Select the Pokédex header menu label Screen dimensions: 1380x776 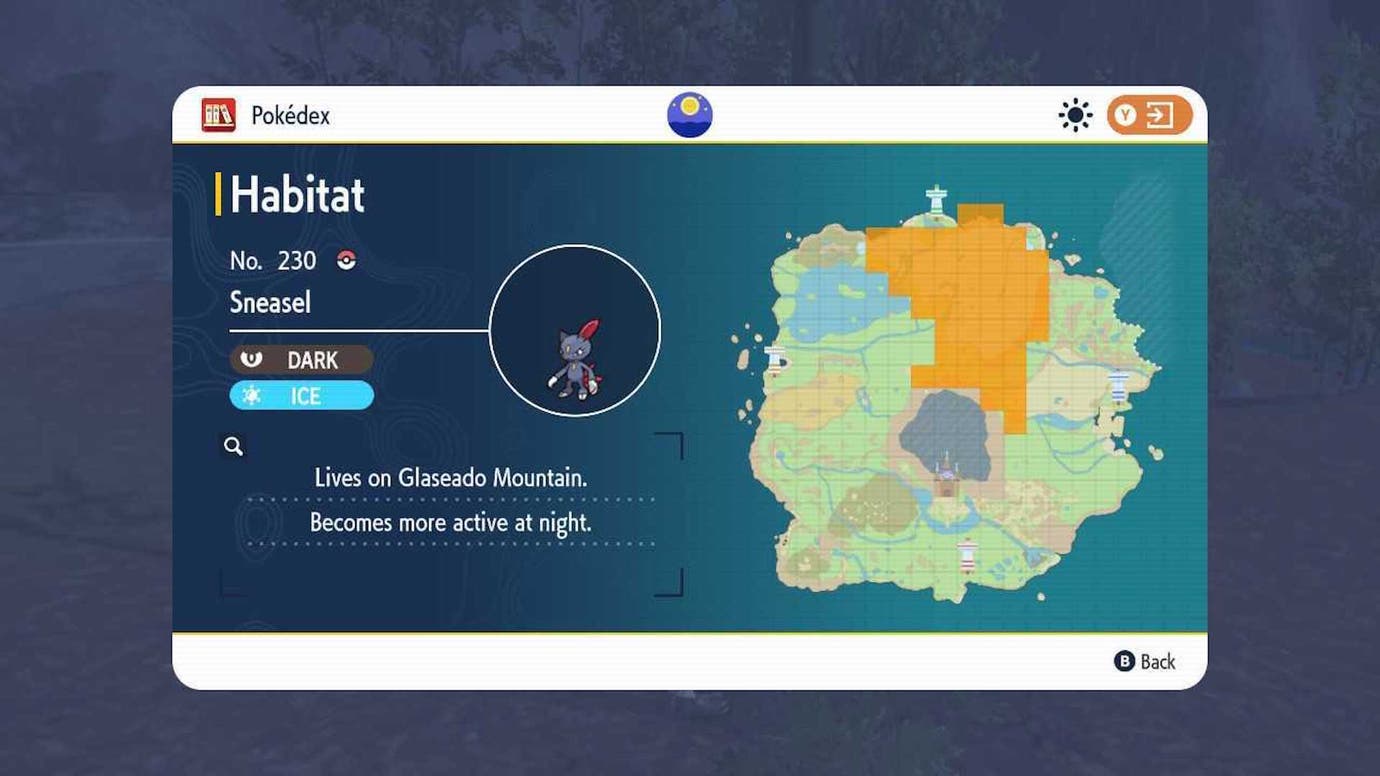[290, 114]
